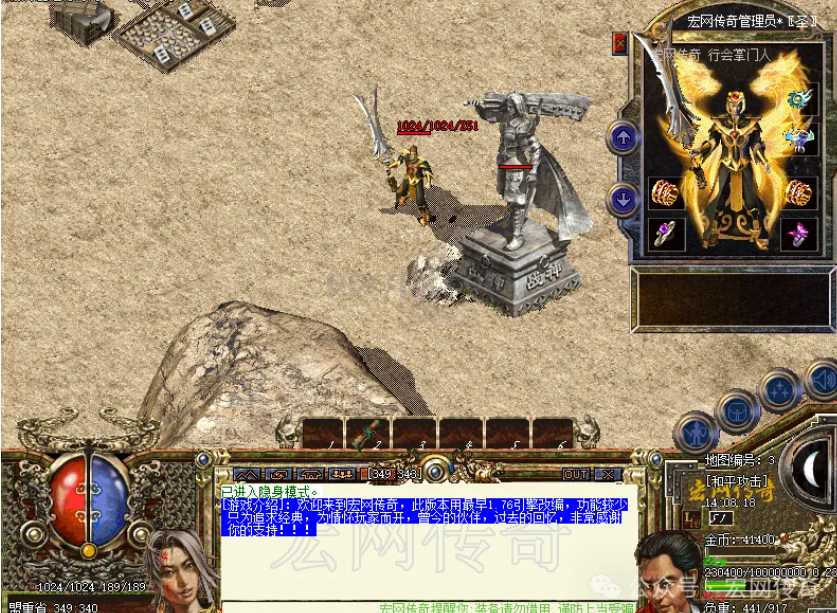The height and width of the screenshot is (613, 837).
Task: Select the necklace equipment slot
Action: coord(798,98)
